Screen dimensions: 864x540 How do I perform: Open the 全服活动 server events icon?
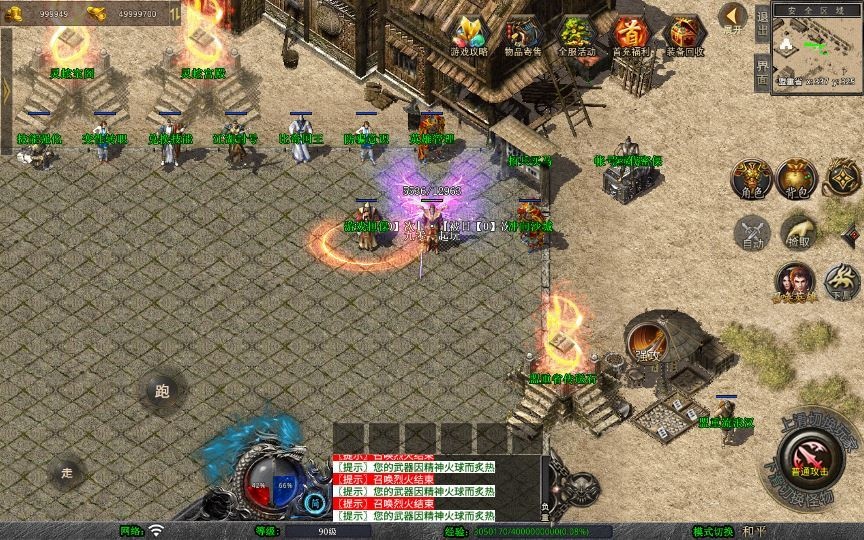click(577, 36)
